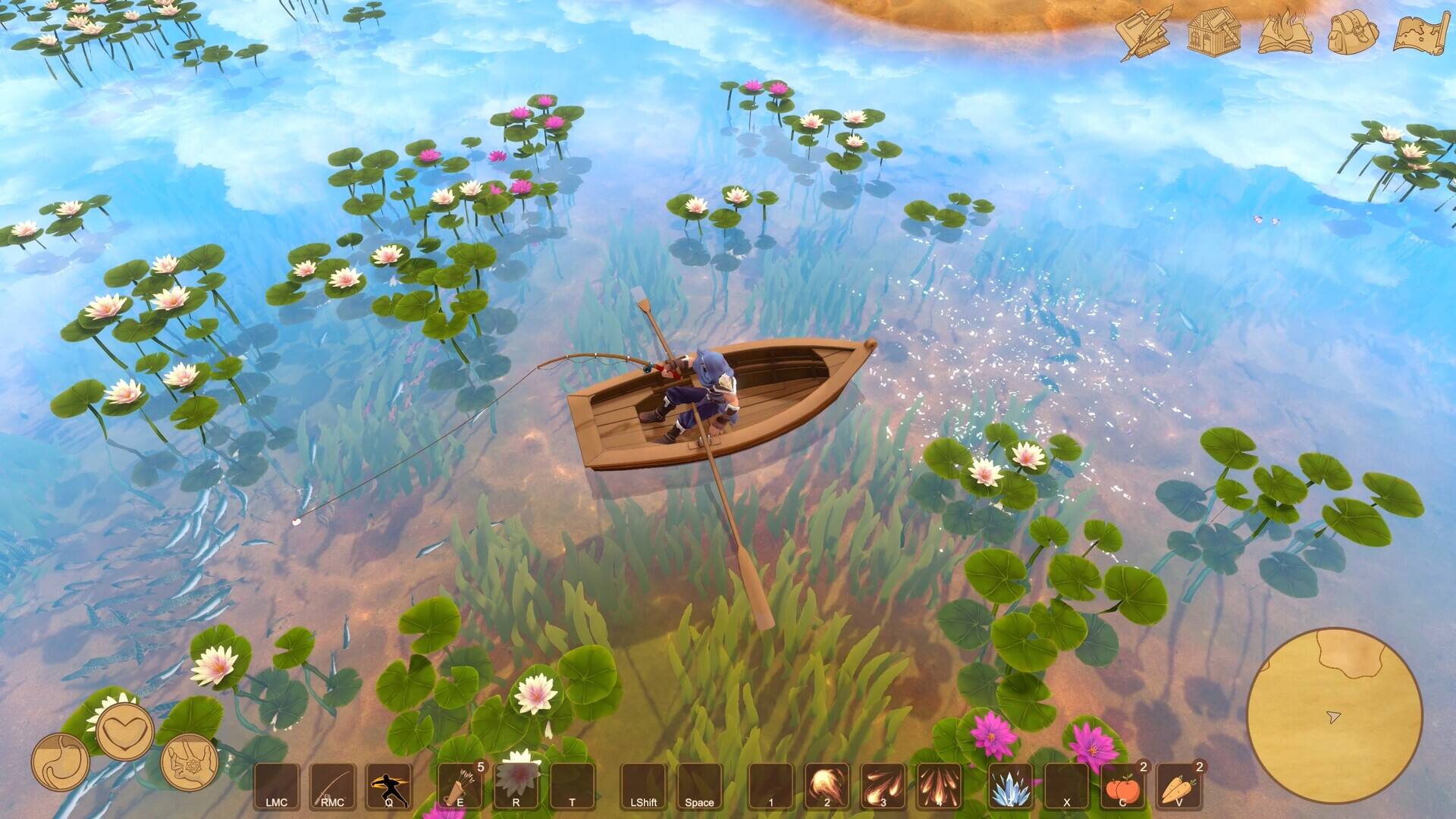Use the tomatoes food slot
This screenshot has width=1456, height=819.
click(1122, 787)
